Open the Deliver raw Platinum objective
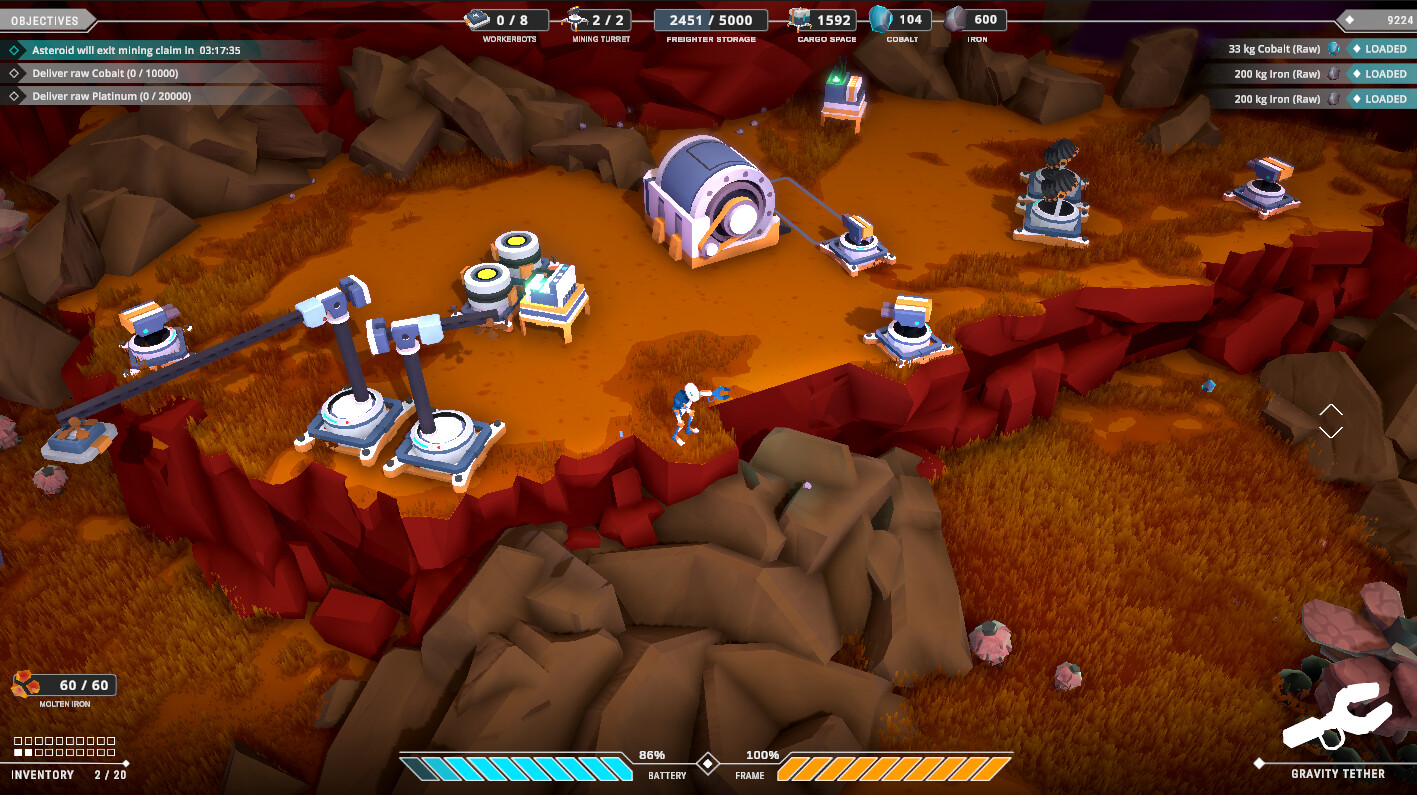This screenshot has height=795, width=1417. pos(111,97)
